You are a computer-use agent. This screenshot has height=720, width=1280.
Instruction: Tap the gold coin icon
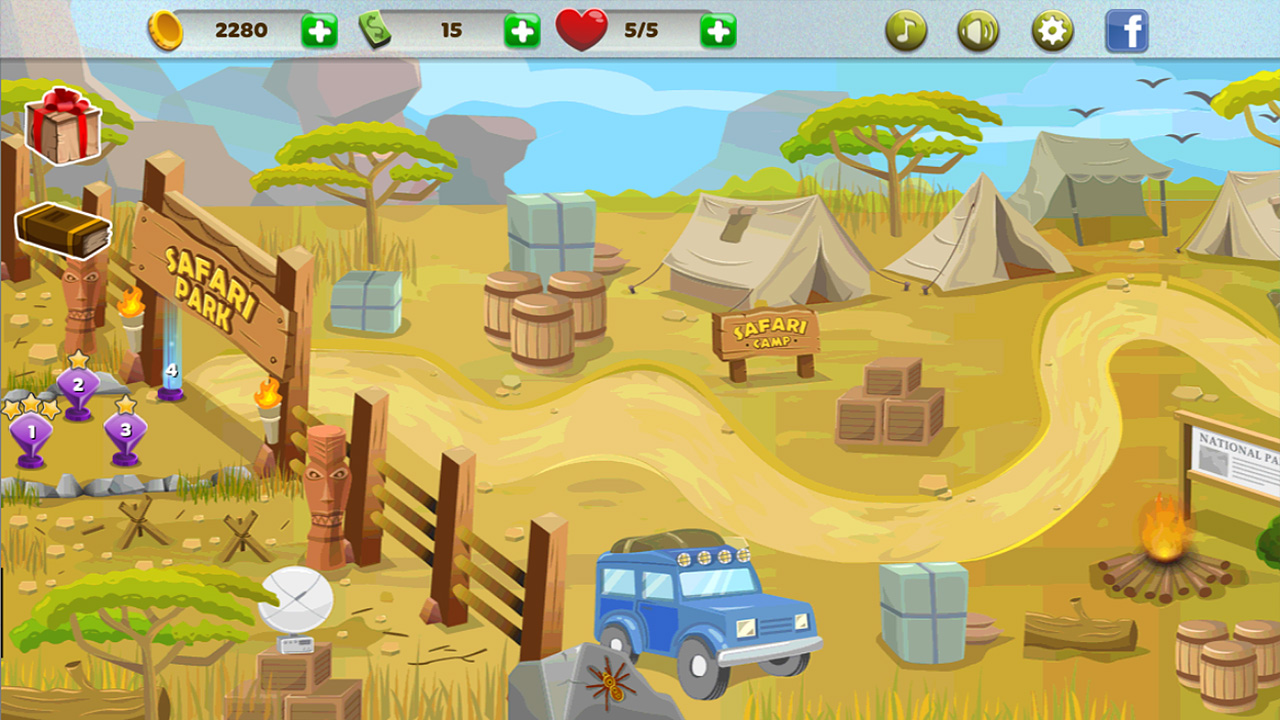click(168, 30)
